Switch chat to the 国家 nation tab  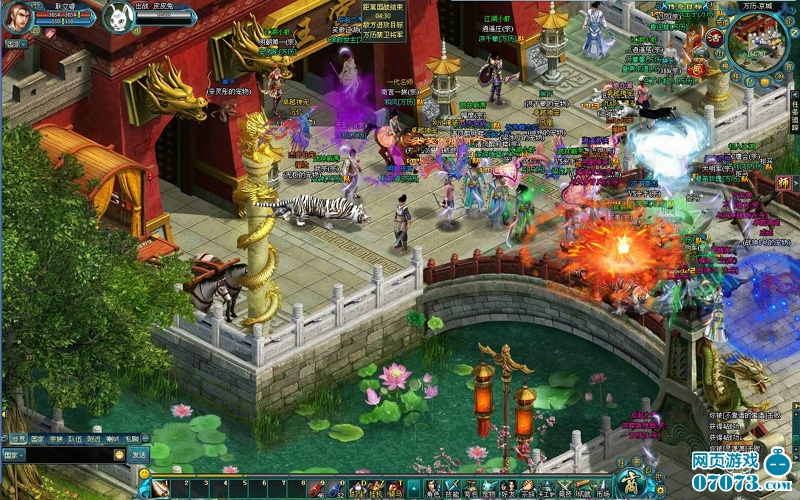click(x=37, y=438)
